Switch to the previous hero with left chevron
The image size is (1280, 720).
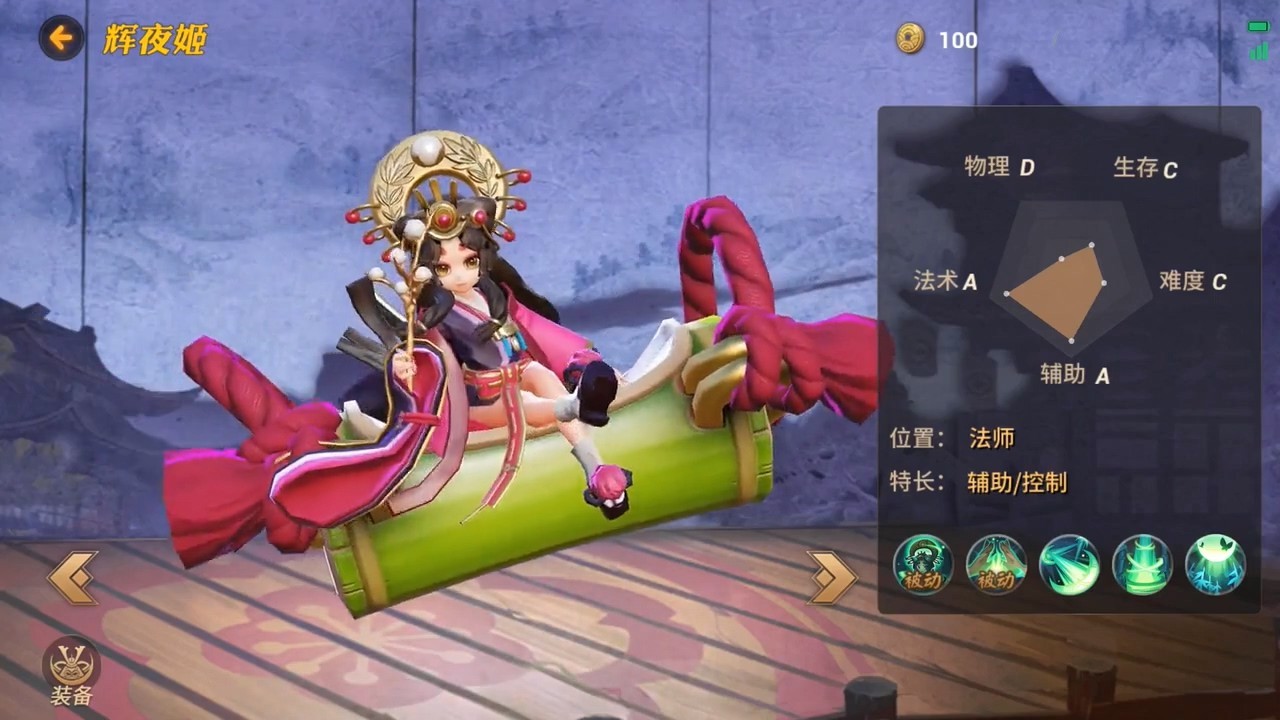[x=72, y=577]
